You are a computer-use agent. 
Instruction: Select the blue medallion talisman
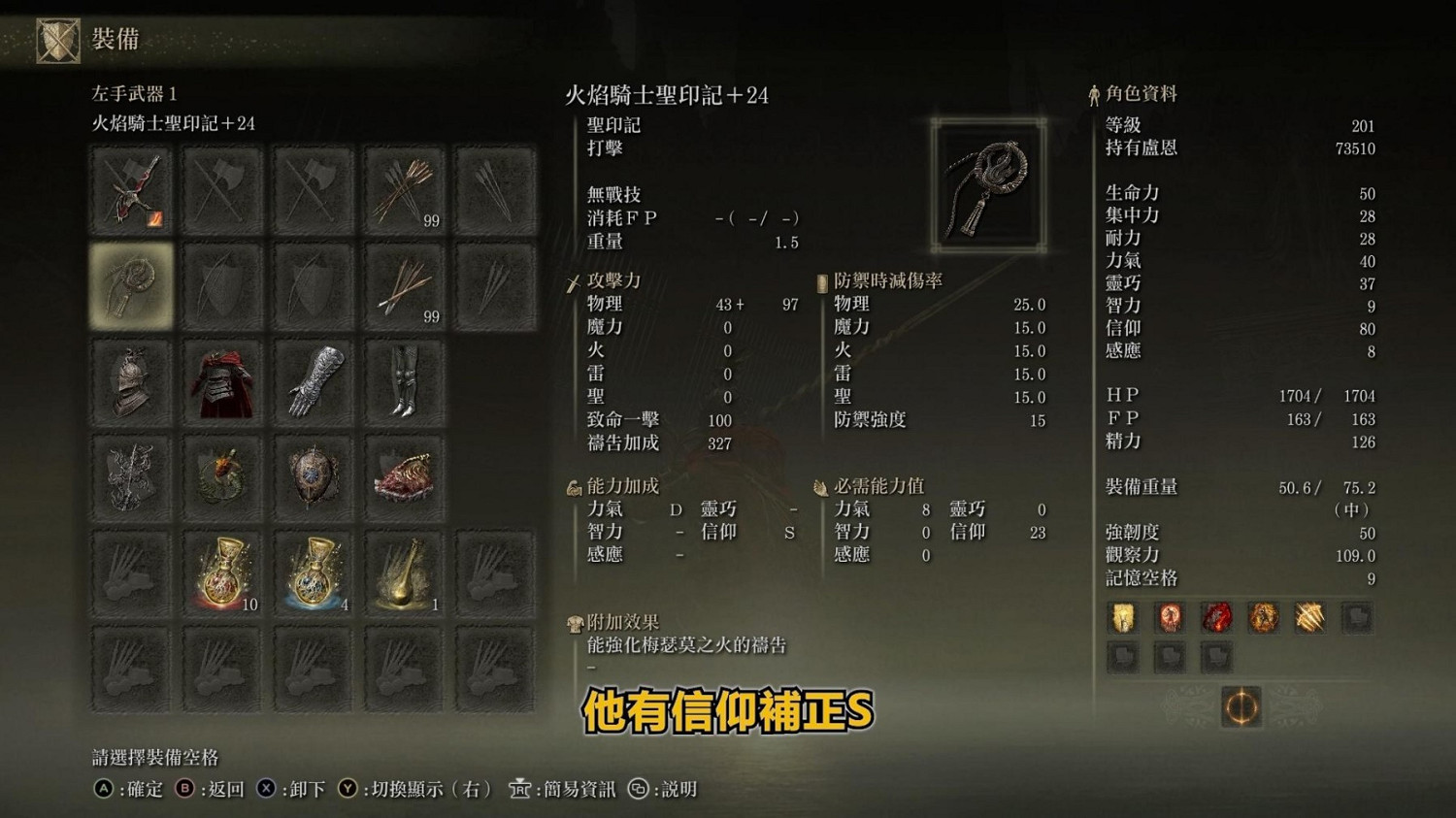point(313,475)
